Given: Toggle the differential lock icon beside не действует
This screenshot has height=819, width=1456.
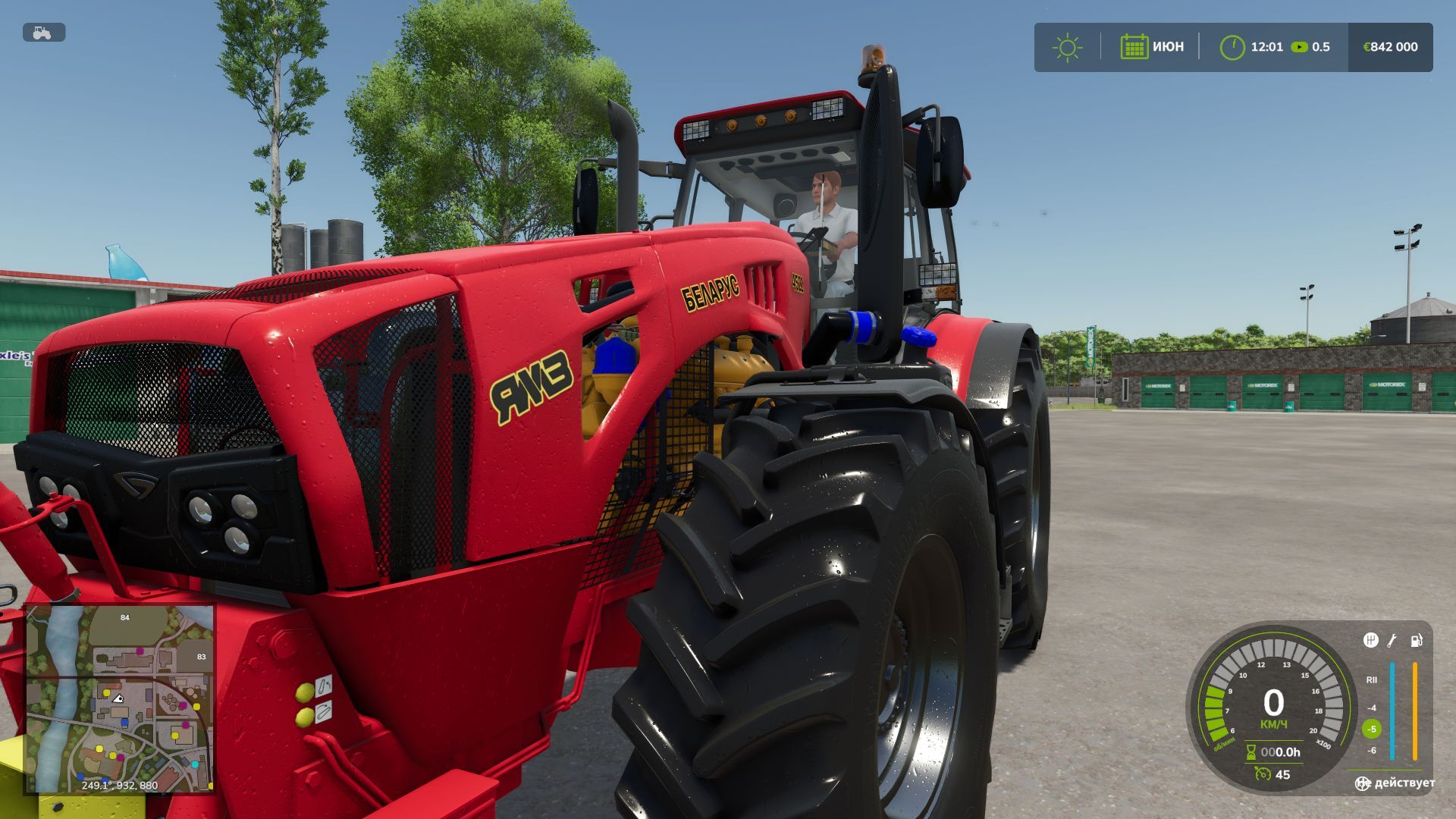Looking at the screenshot, I should click(x=1363, y=783).
